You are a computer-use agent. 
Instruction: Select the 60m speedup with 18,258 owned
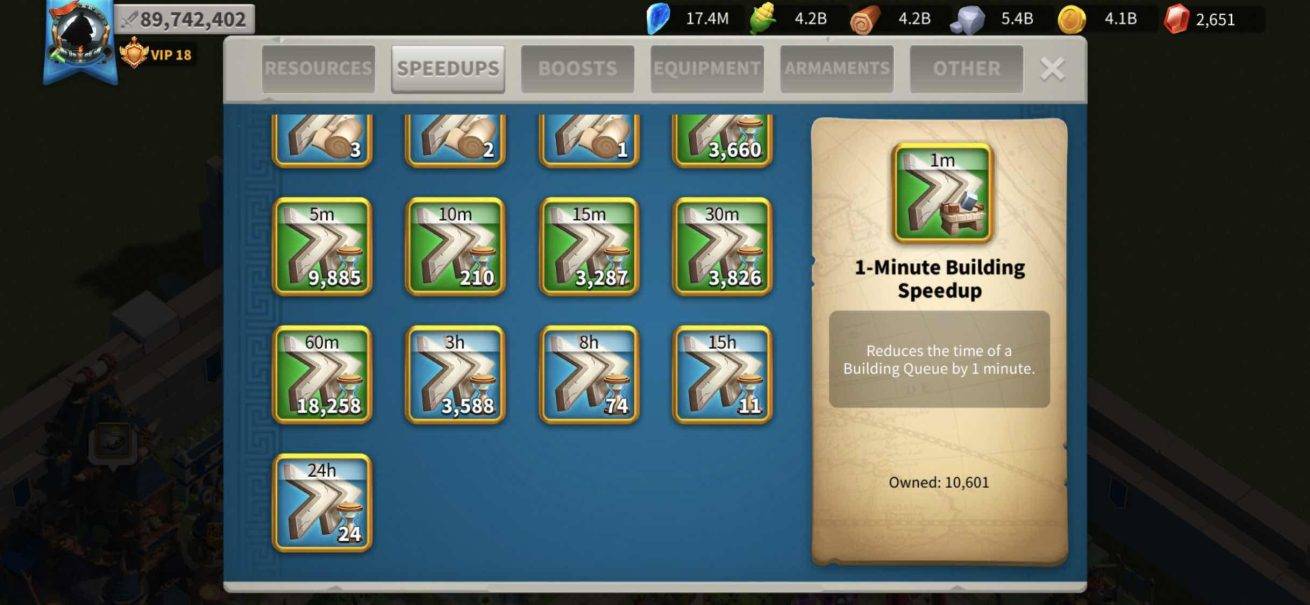[322, 374]
